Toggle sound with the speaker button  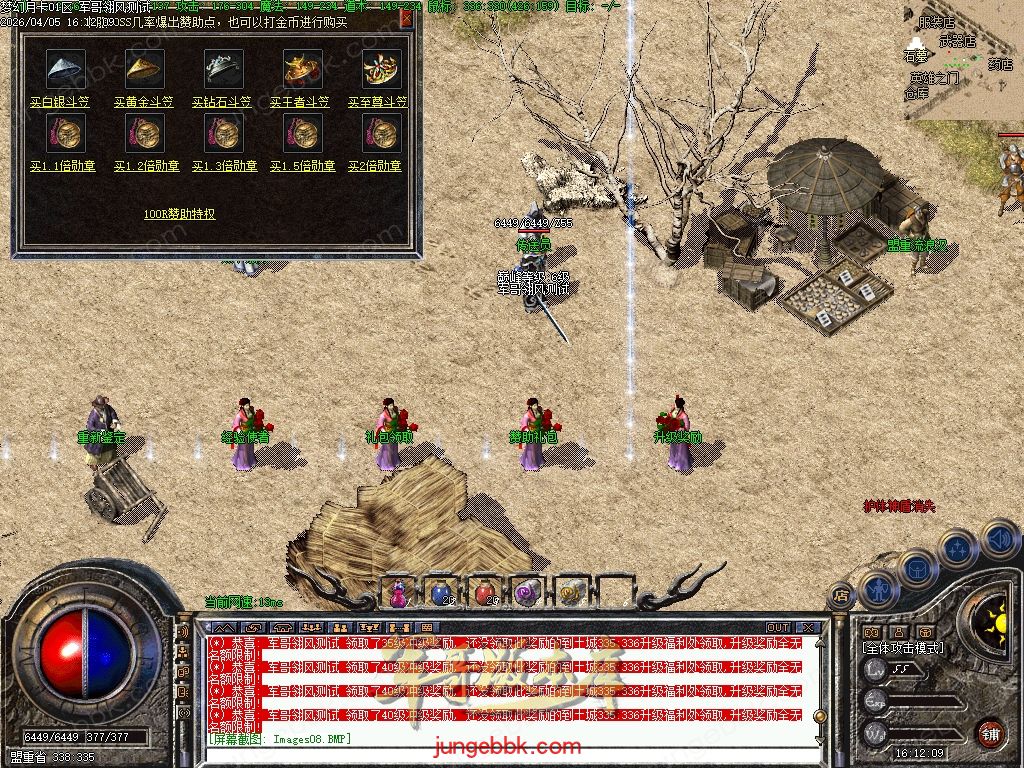[x=997, y=540]
